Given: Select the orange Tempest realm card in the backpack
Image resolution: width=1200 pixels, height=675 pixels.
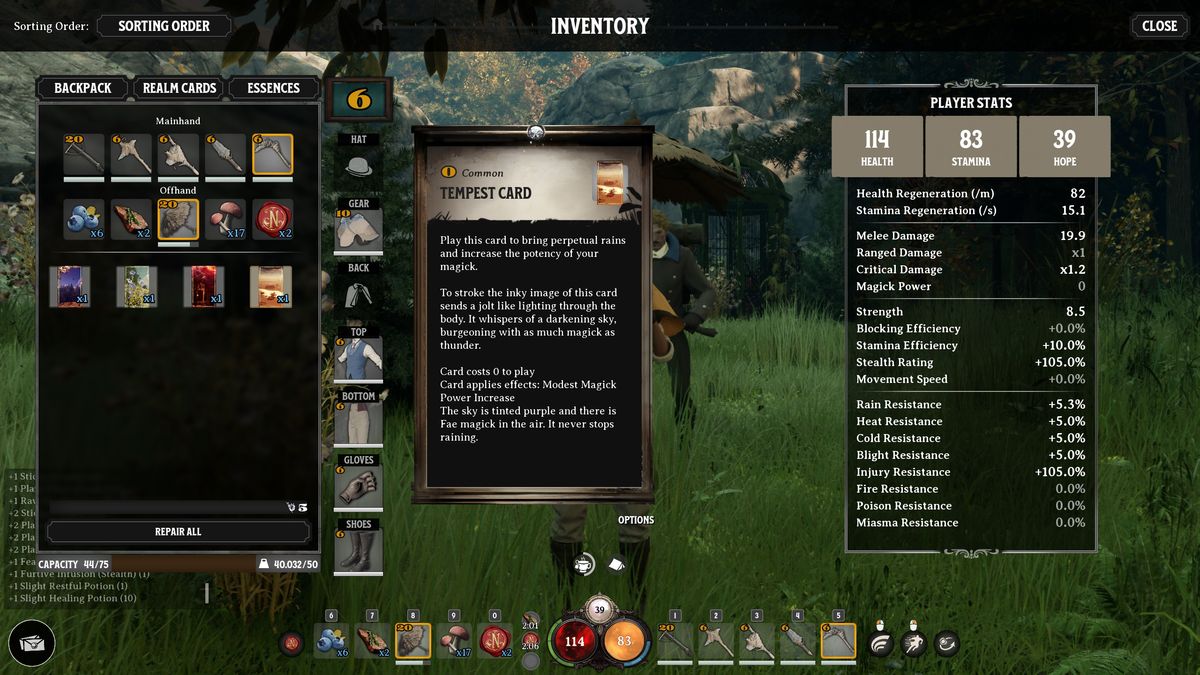Looking at the screenshot, I should [271, 286].
